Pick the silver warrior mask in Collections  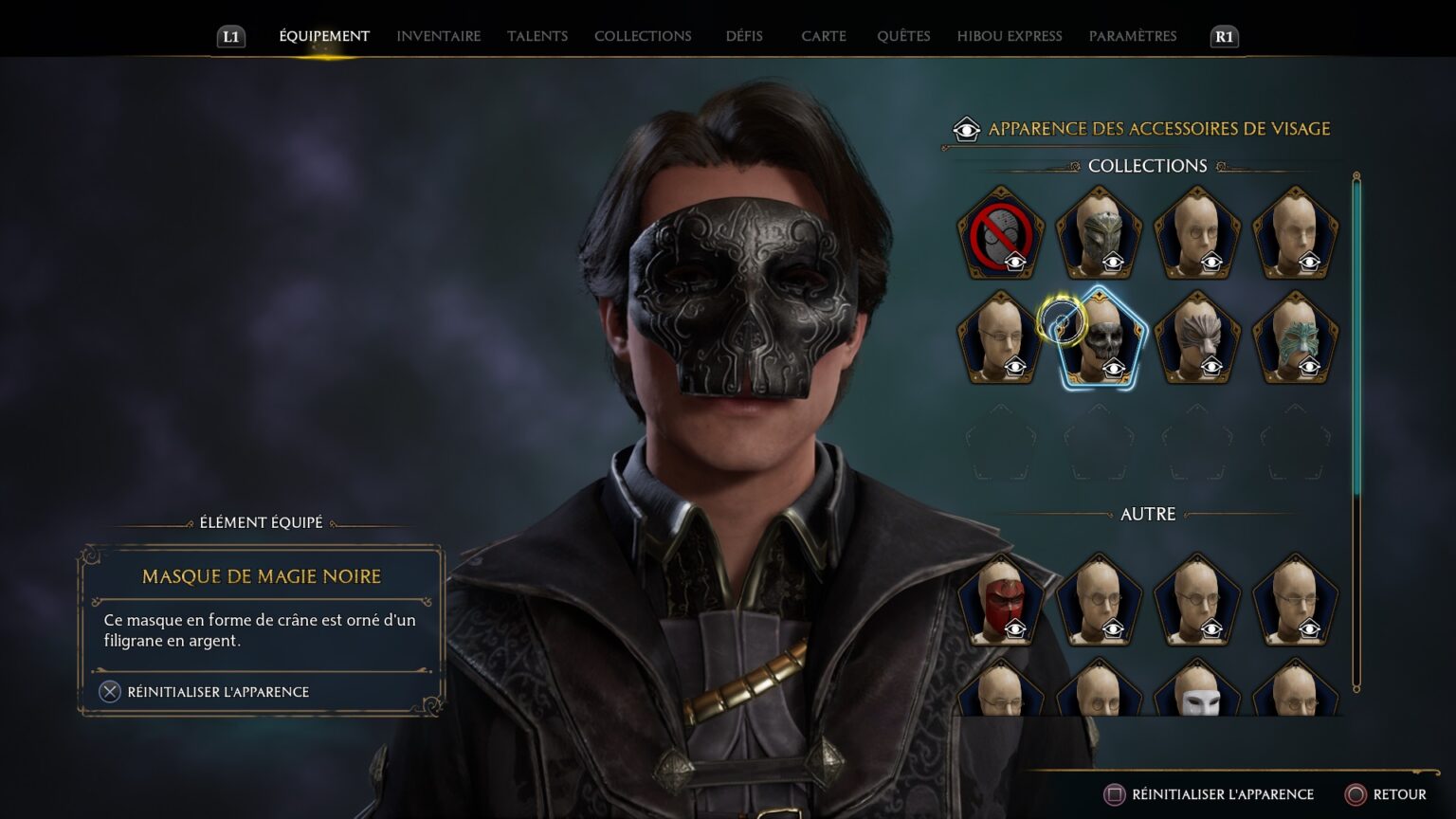(1100, 232)
